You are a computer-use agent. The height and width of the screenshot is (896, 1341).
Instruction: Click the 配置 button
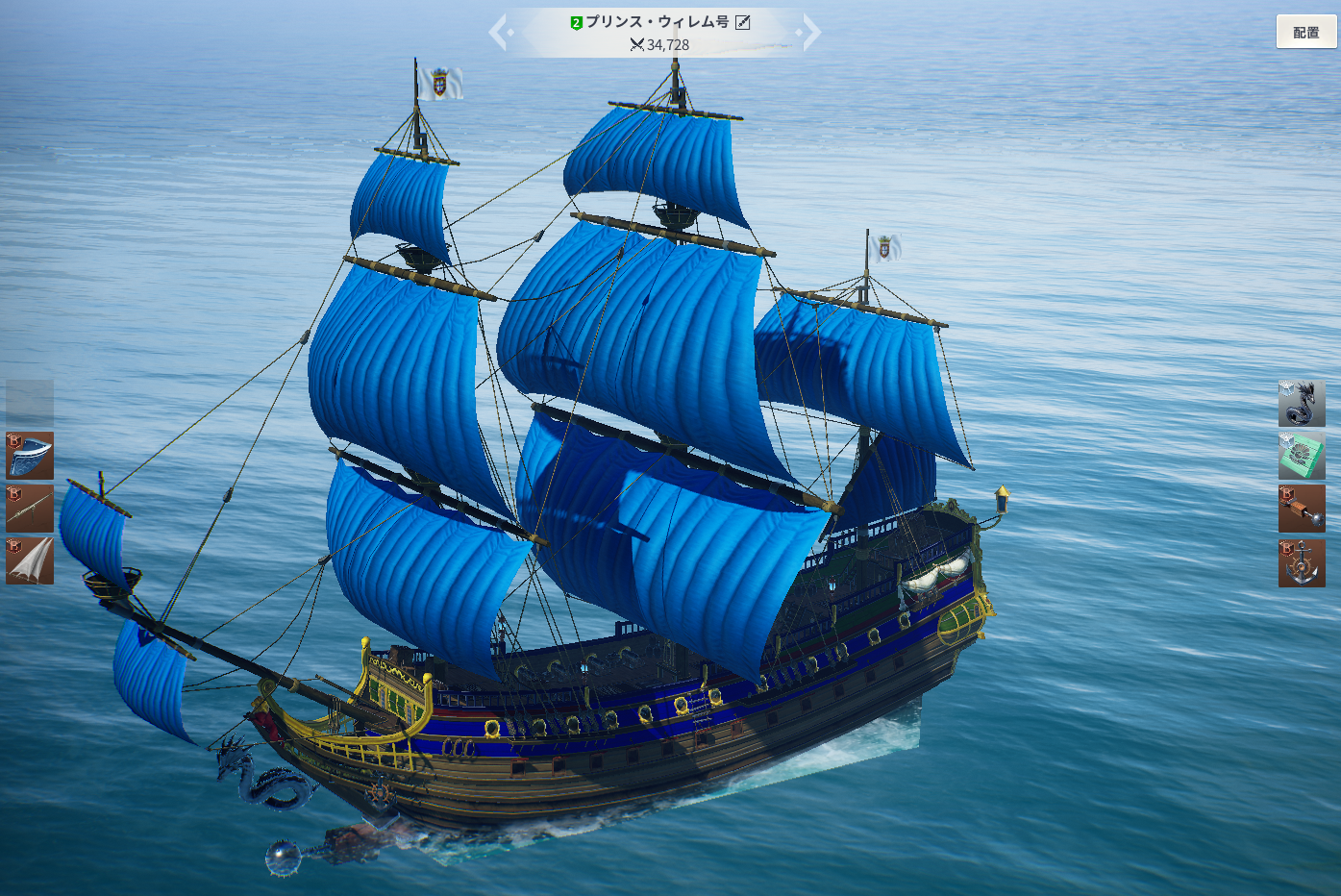[x=1305, y=32]
